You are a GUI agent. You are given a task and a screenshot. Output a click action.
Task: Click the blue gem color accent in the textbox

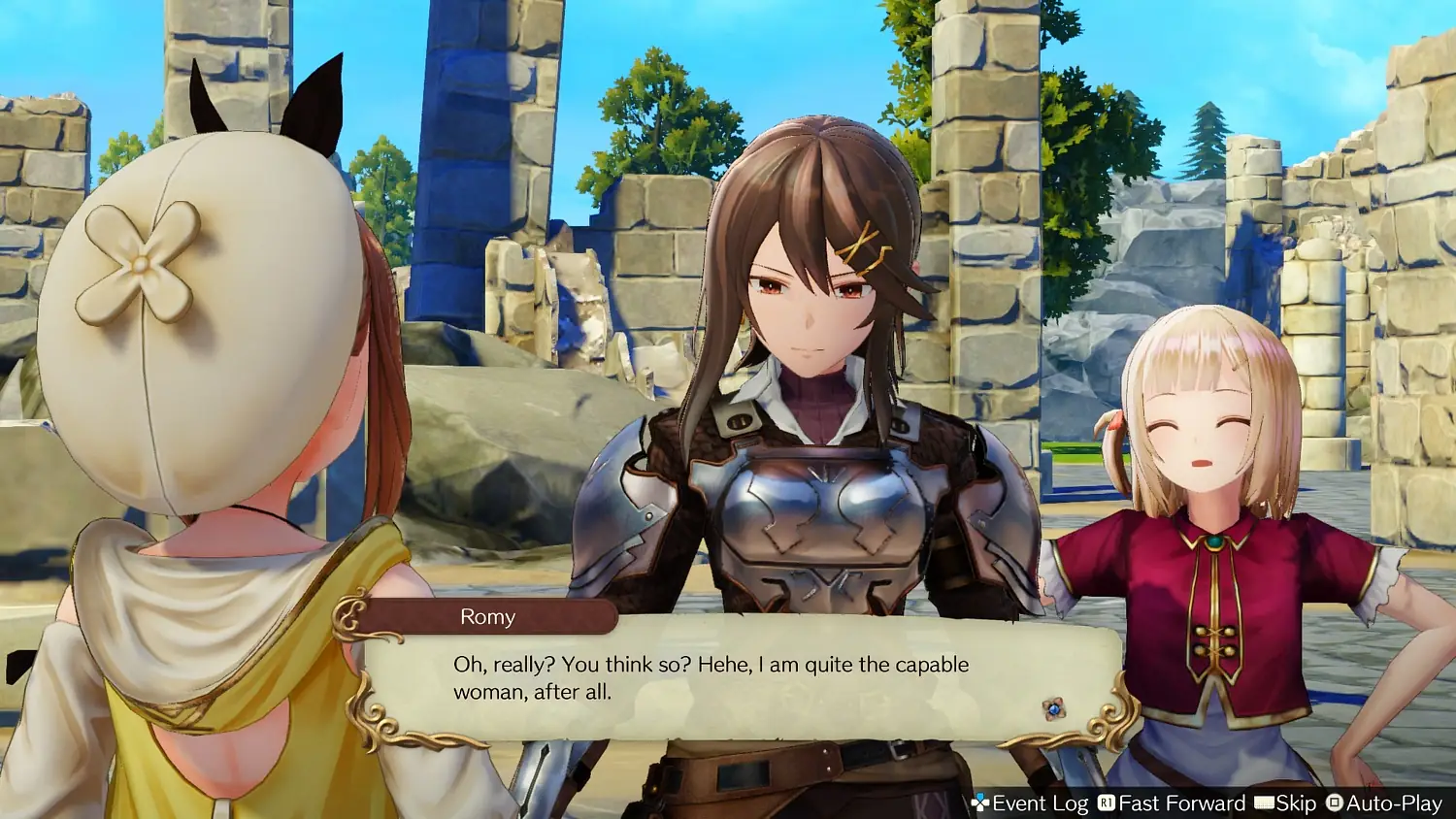(1054, 710)
